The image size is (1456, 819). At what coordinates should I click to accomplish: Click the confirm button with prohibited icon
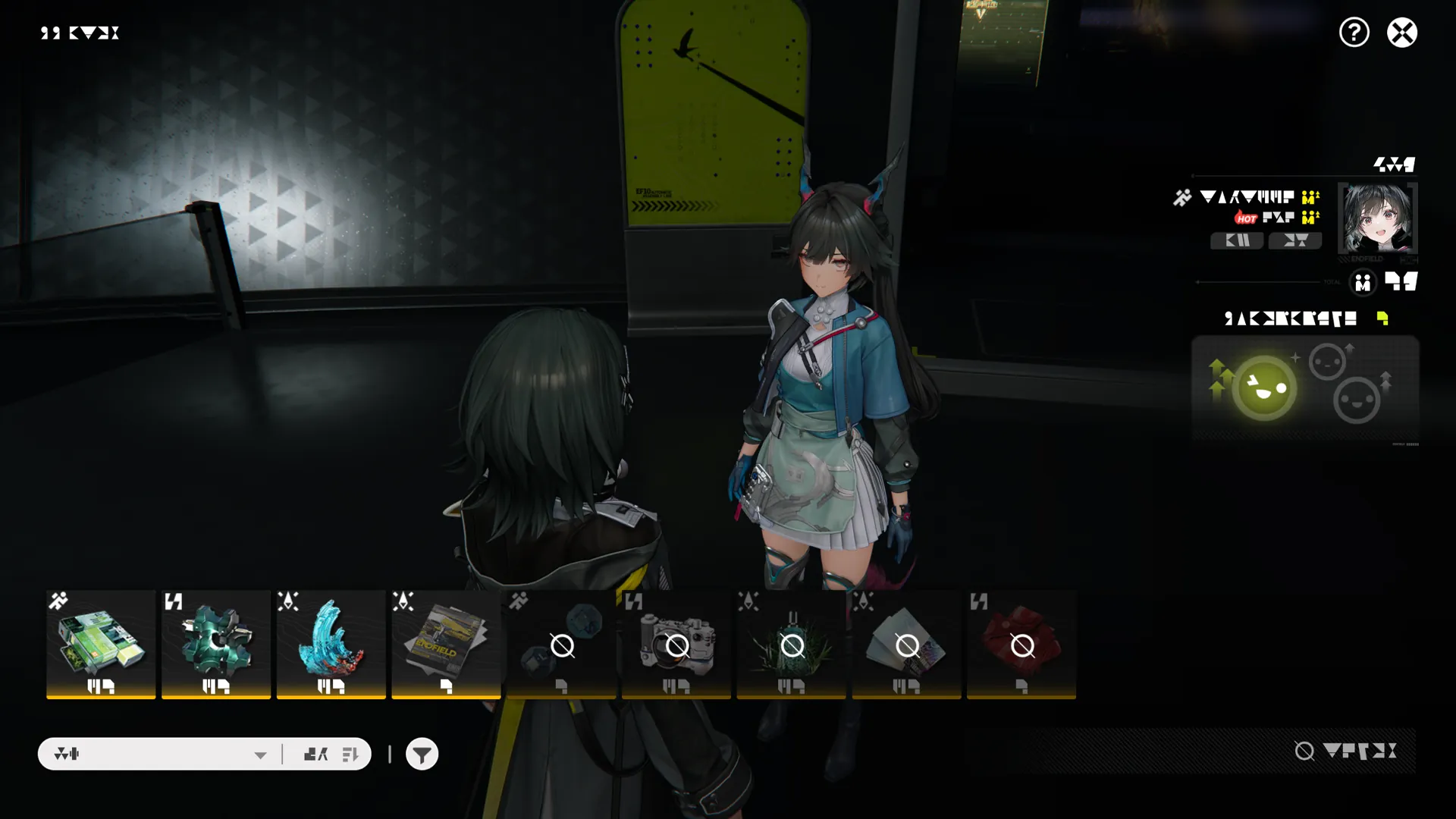(x=1345, y=751)
